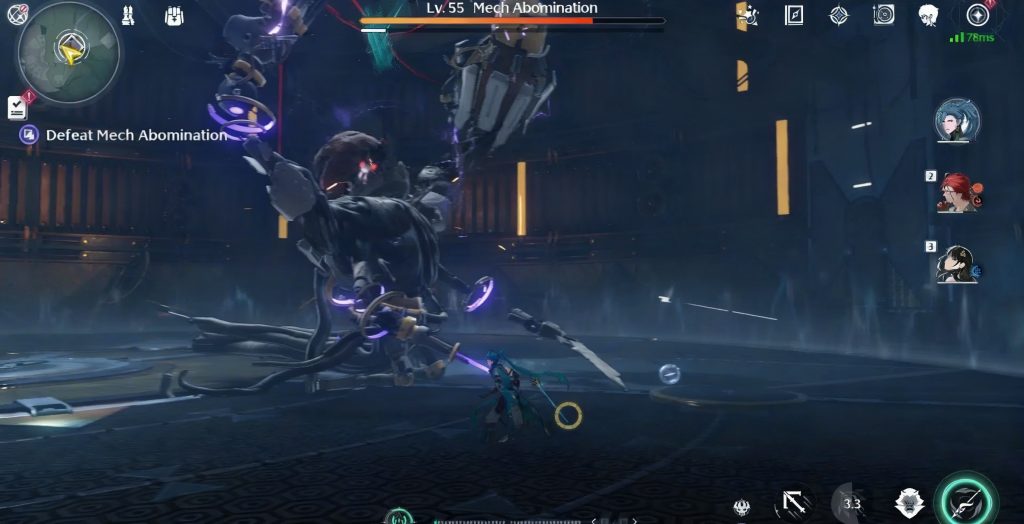Screen dimensions: 1024x524
Task: Open the character head profile icon
Action: point(929,15)
